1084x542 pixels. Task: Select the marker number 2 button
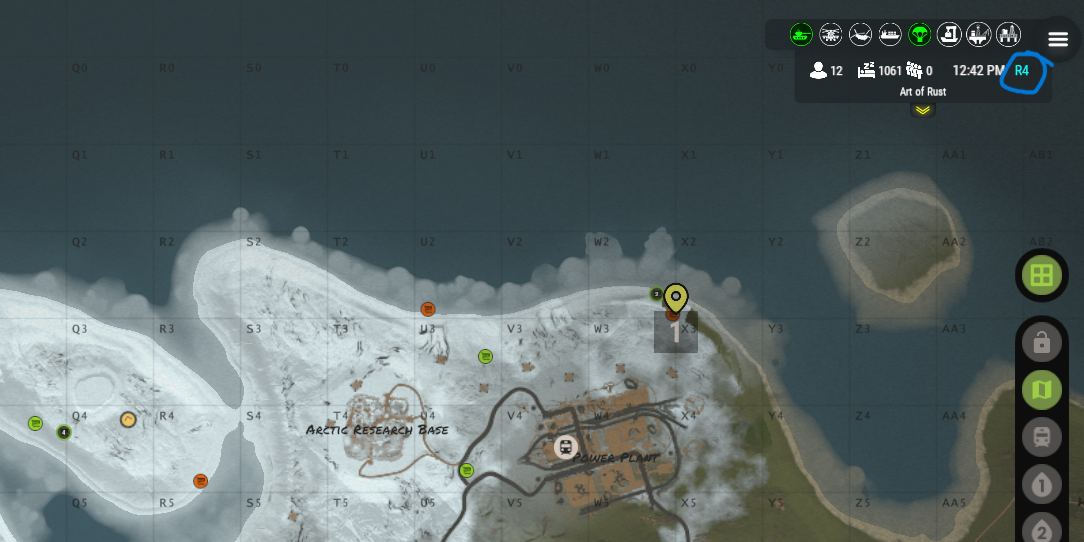(1041, 530)
